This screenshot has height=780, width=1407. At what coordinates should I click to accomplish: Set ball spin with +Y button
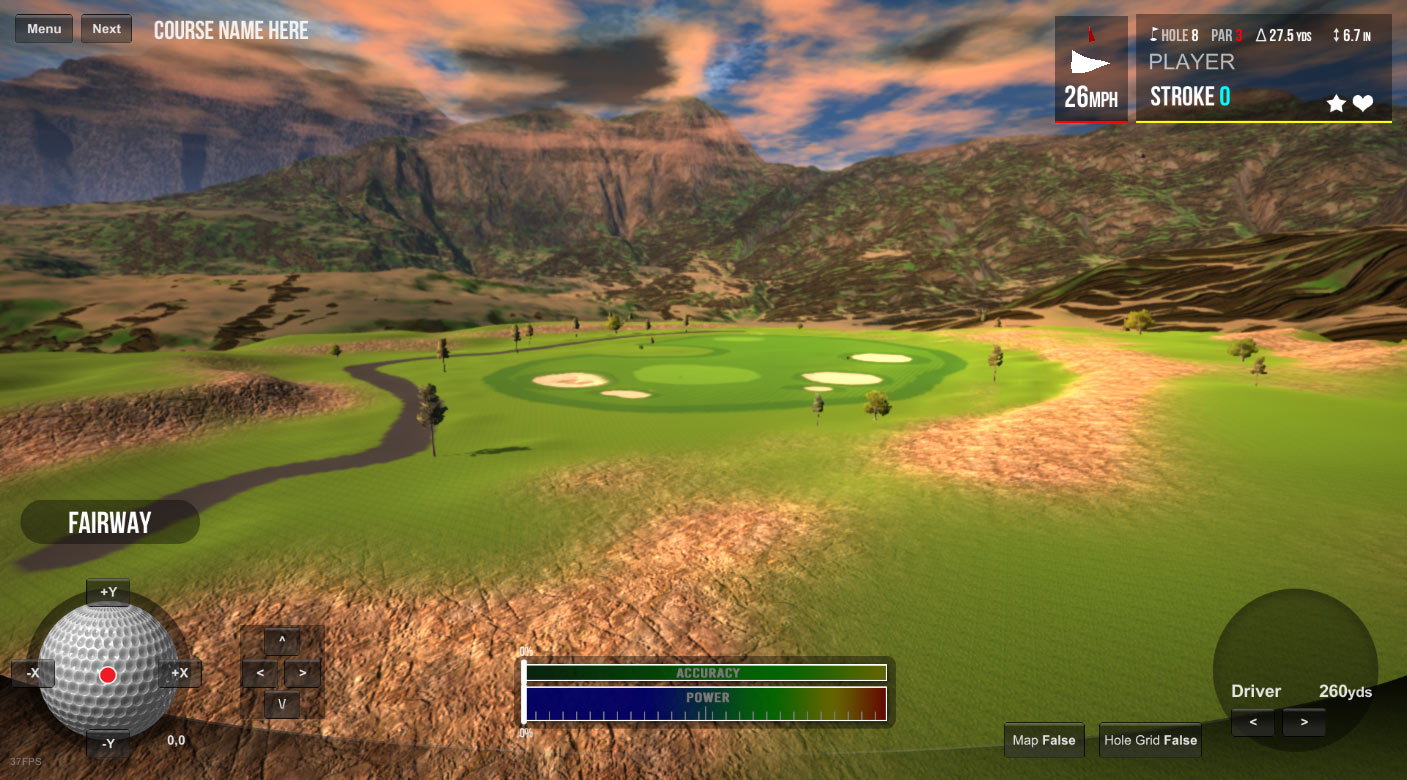click(x=108, y=592)
